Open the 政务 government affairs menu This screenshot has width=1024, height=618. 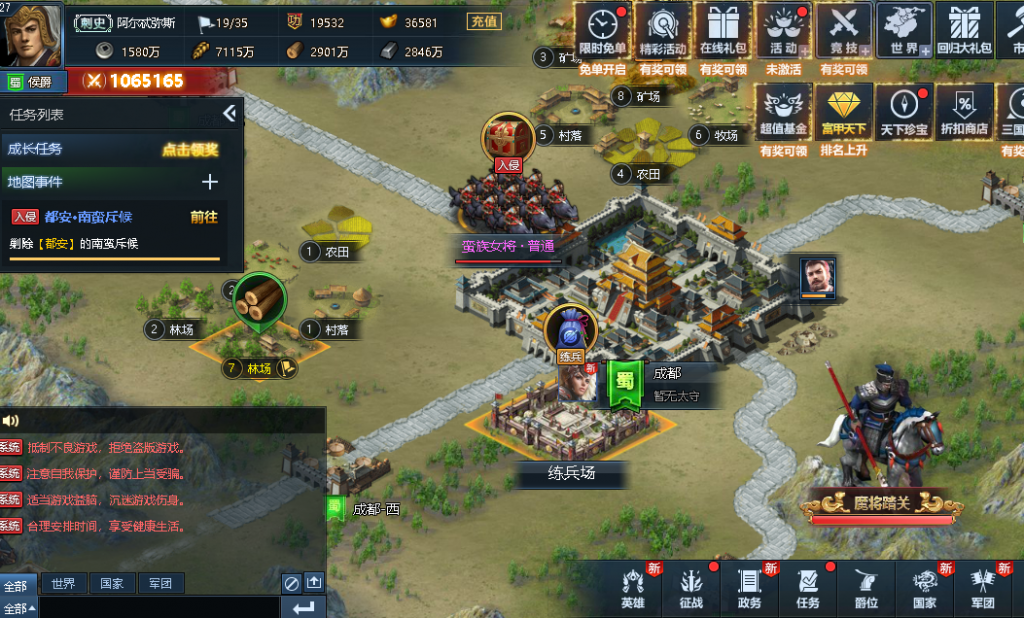749,588
